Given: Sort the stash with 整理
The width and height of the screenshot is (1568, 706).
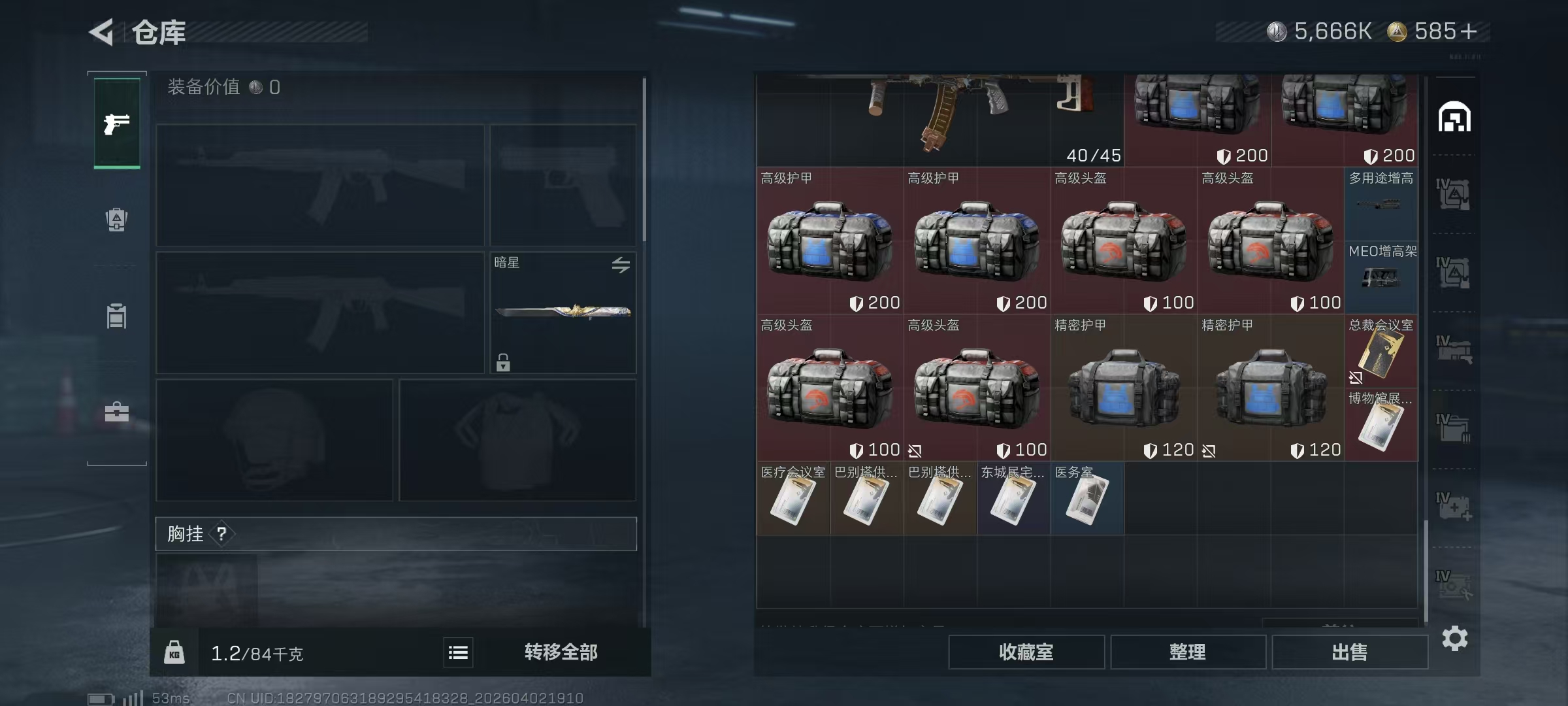Looking at the screenshot, I should point(1187,652).
